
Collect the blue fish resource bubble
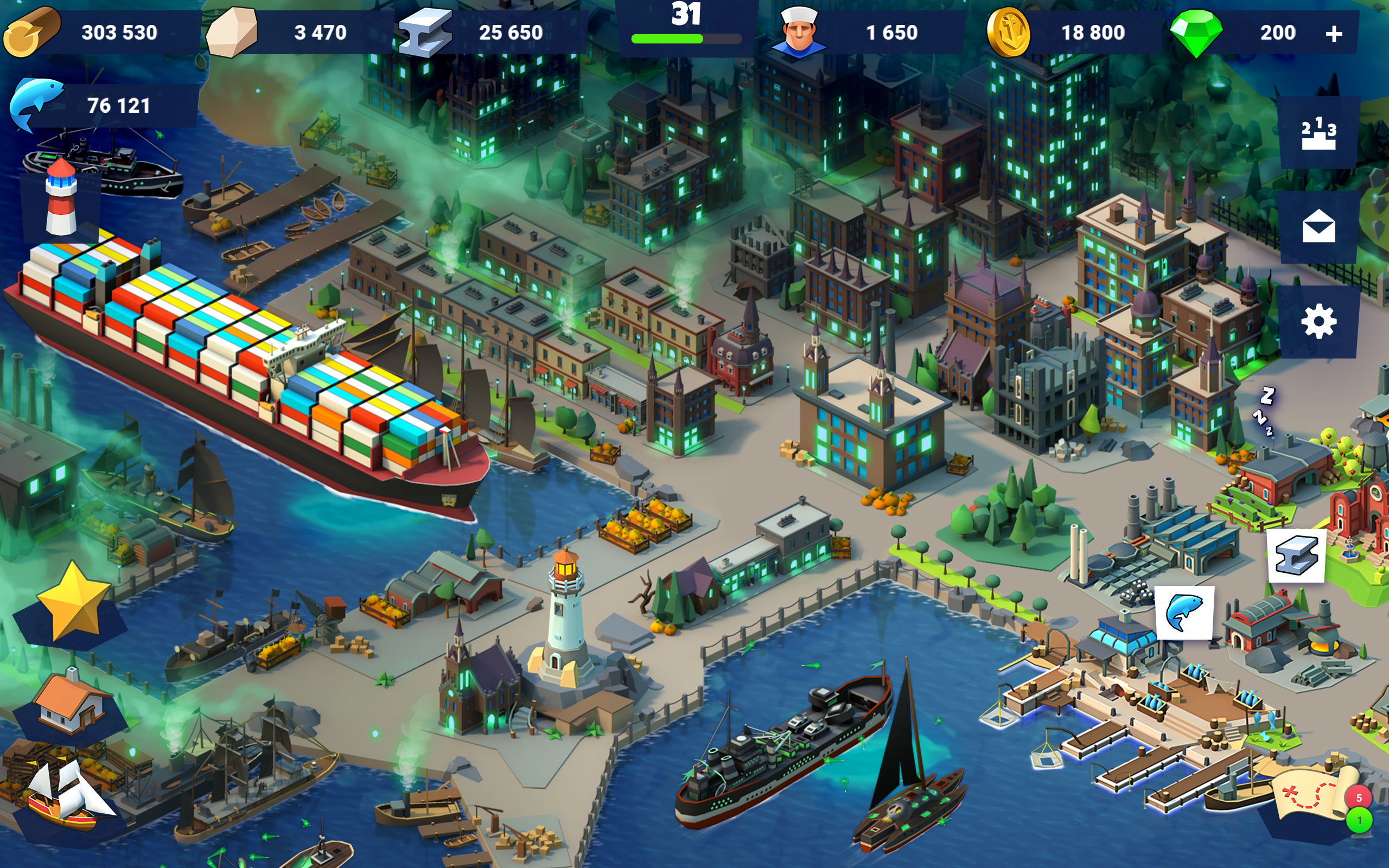(1183, 612)
